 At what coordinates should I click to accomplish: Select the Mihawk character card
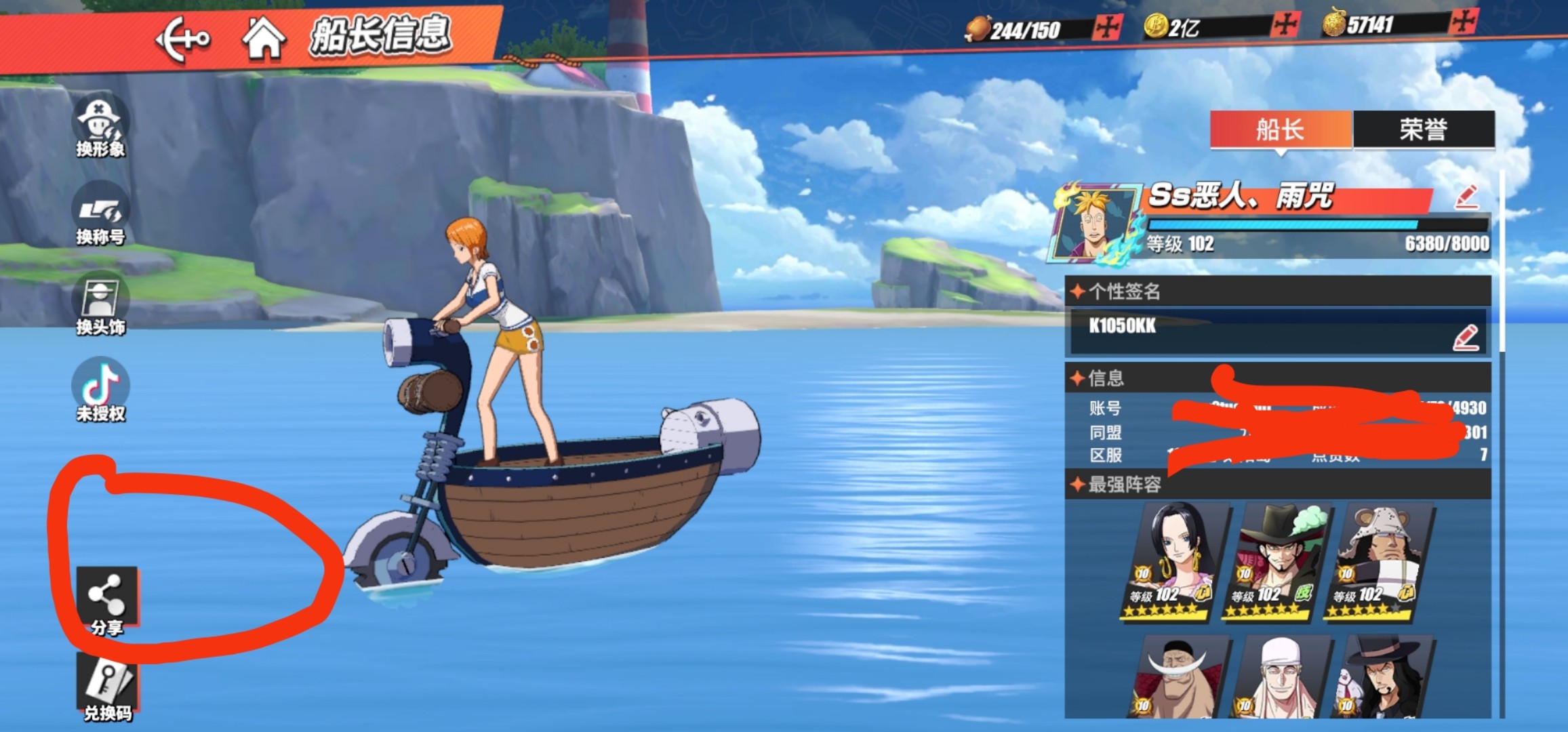click(1275, 561)
